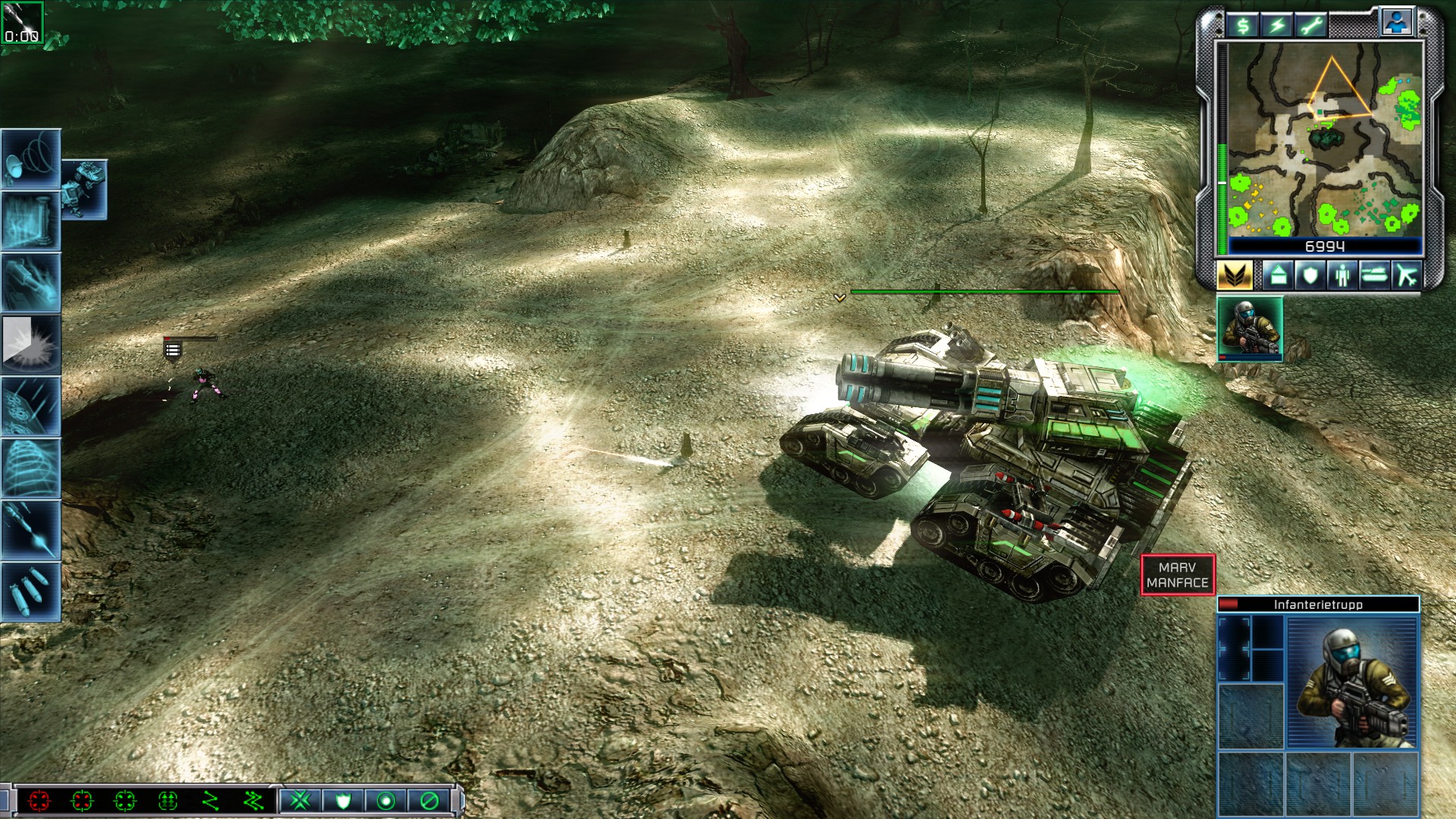
Task: Select the repair wrench tool
Action: (x=1311, y=25)
